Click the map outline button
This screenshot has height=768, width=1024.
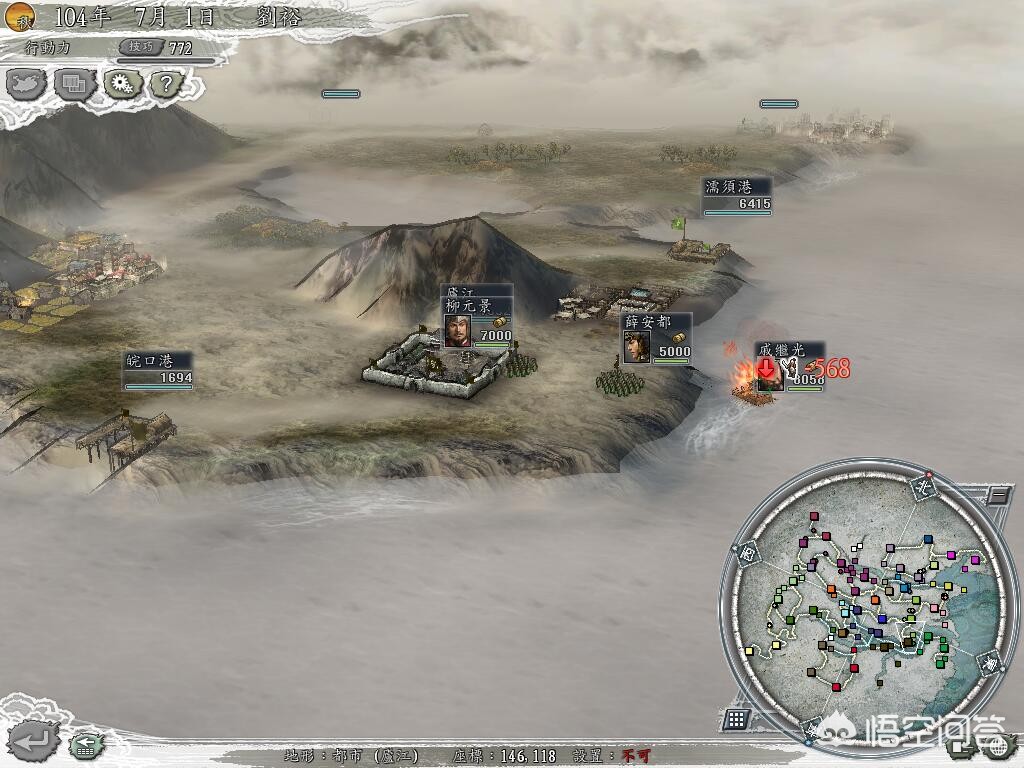tap(27, 84)
